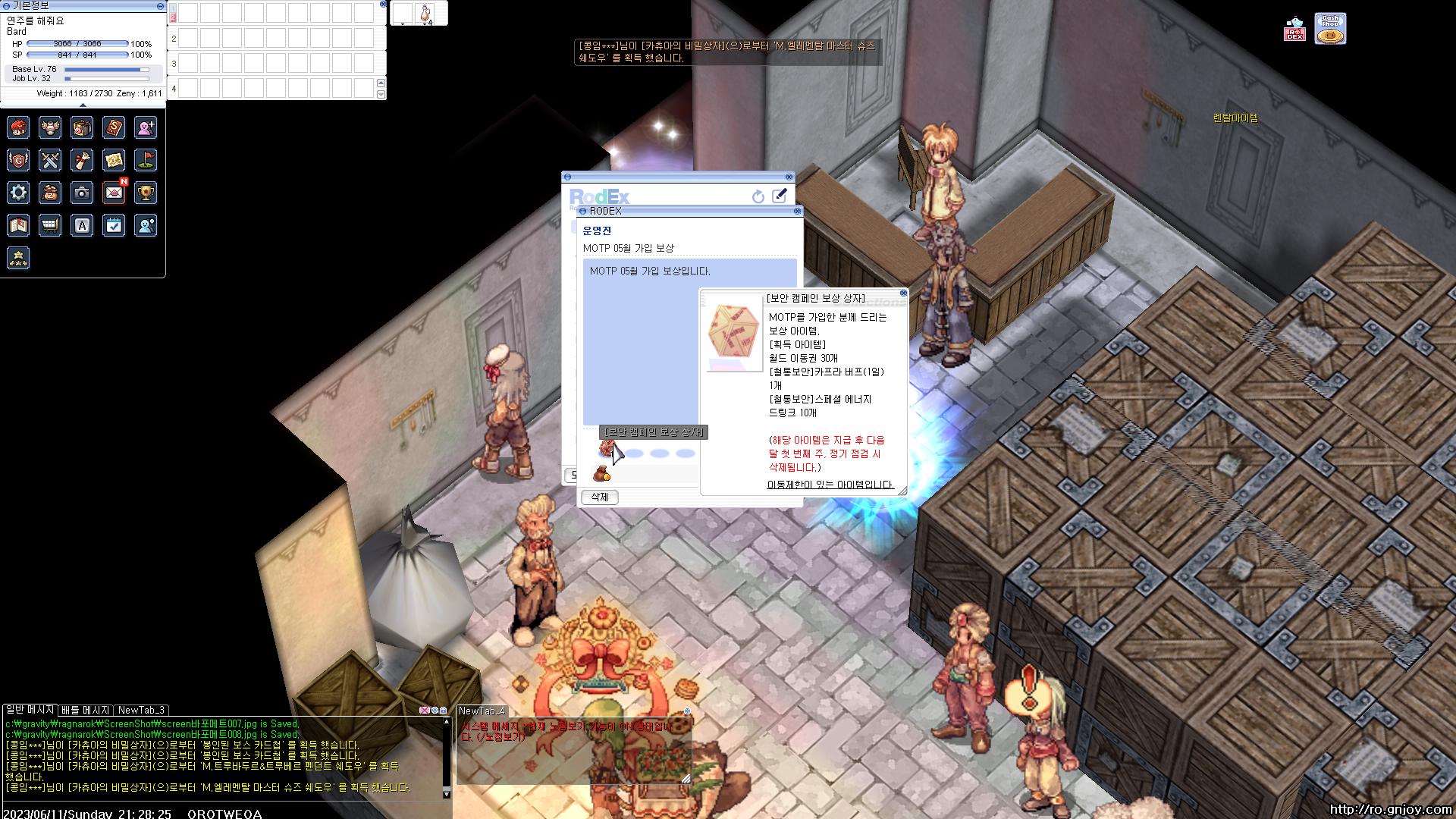Open the Cash Shop button
Image resolution: width=1456 pixels, height=819 pixels.
coord(1330,29)
